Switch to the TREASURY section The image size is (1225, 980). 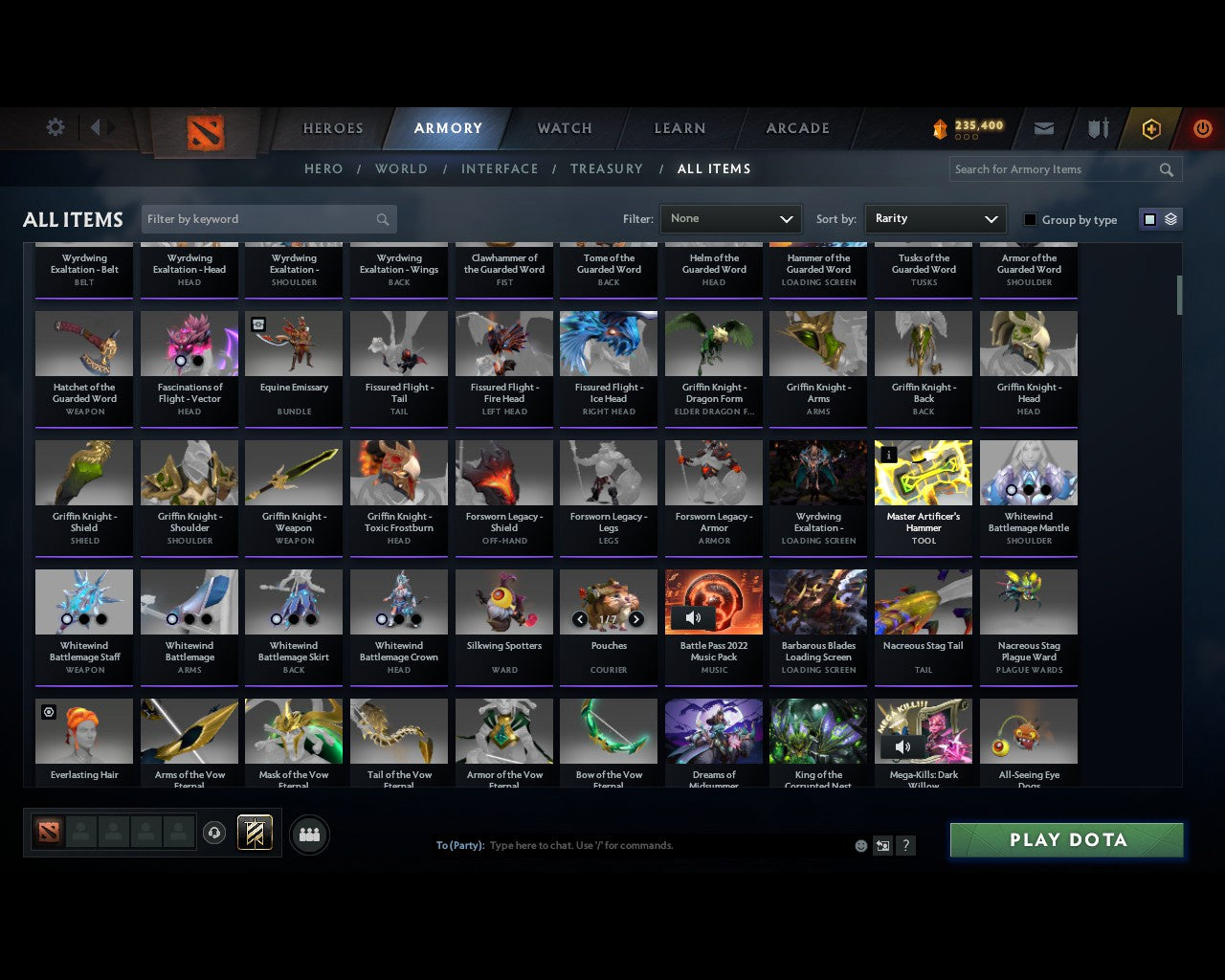(x=606, y=168)
